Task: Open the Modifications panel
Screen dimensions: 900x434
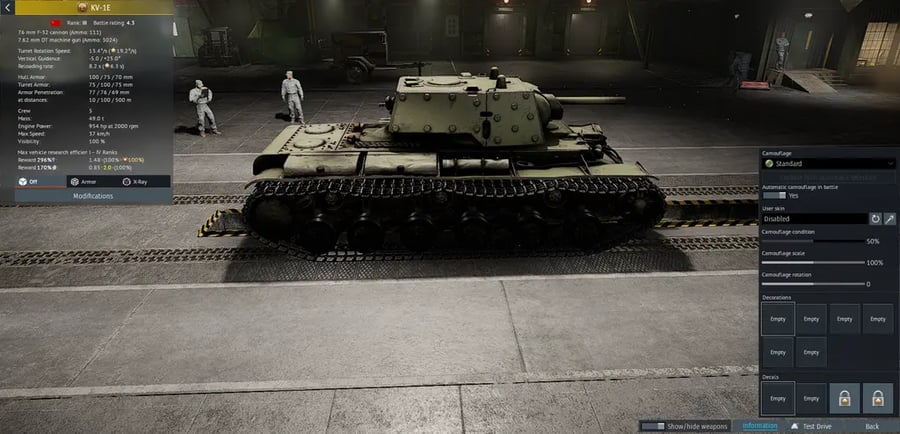Action: [92, 196]
